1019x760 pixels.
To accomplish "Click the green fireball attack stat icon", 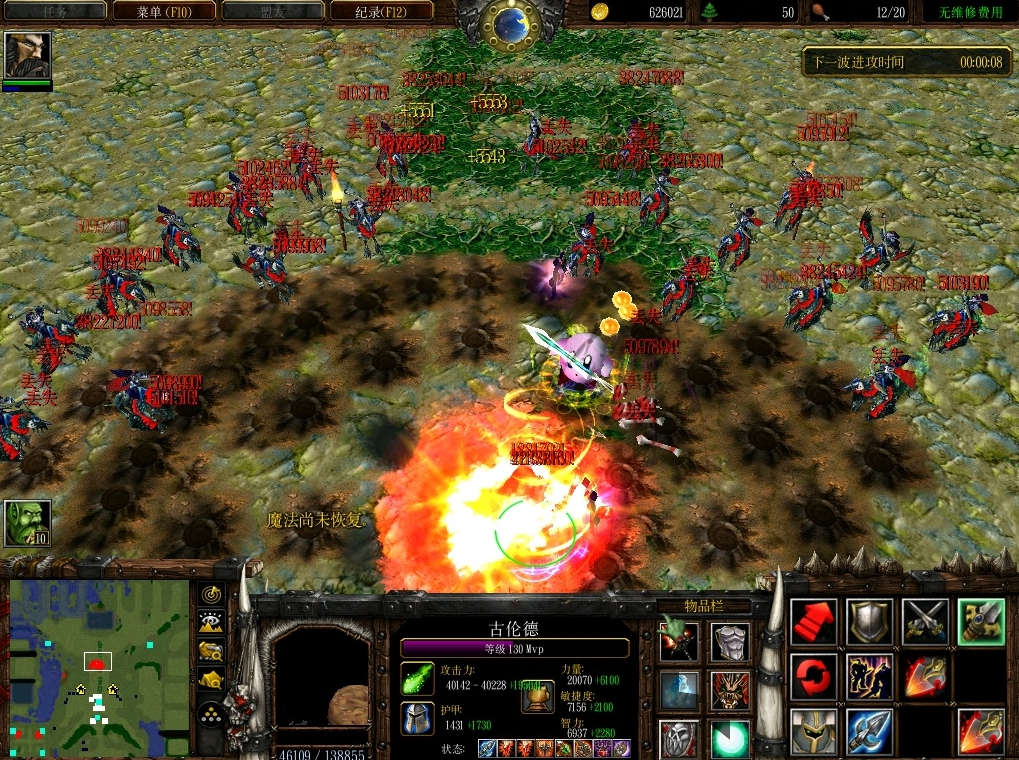I will [417, 678].
